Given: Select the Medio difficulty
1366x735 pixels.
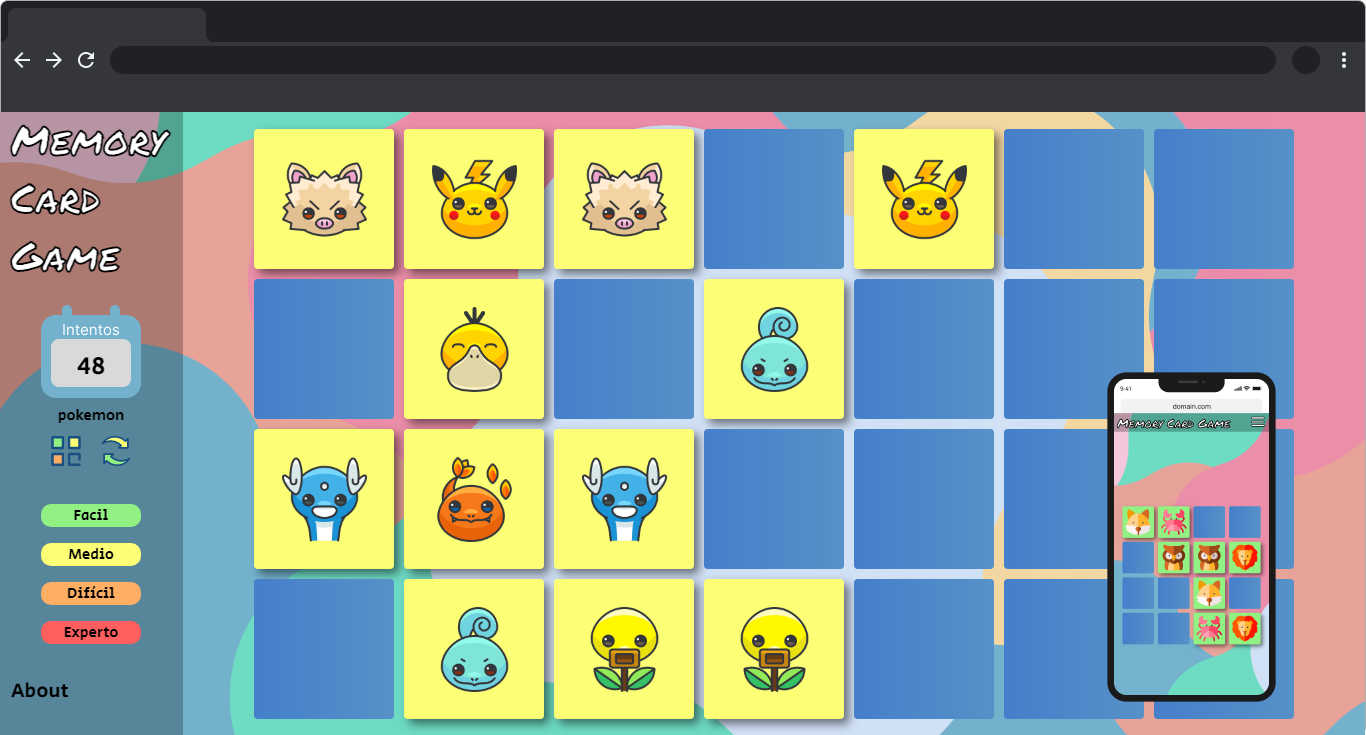Looking at the screenshot, I should click(91, 554).
